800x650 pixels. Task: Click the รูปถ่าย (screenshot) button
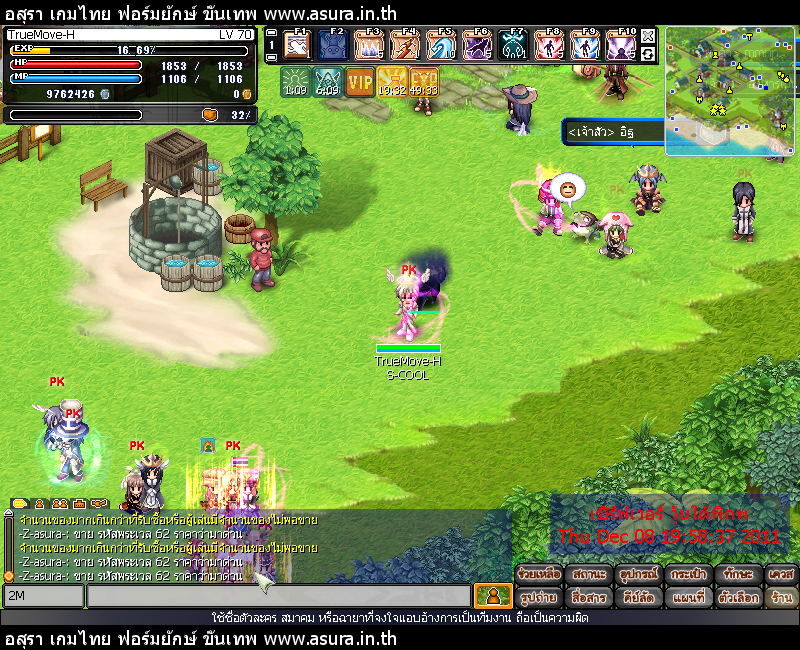(x=539, y=597)
